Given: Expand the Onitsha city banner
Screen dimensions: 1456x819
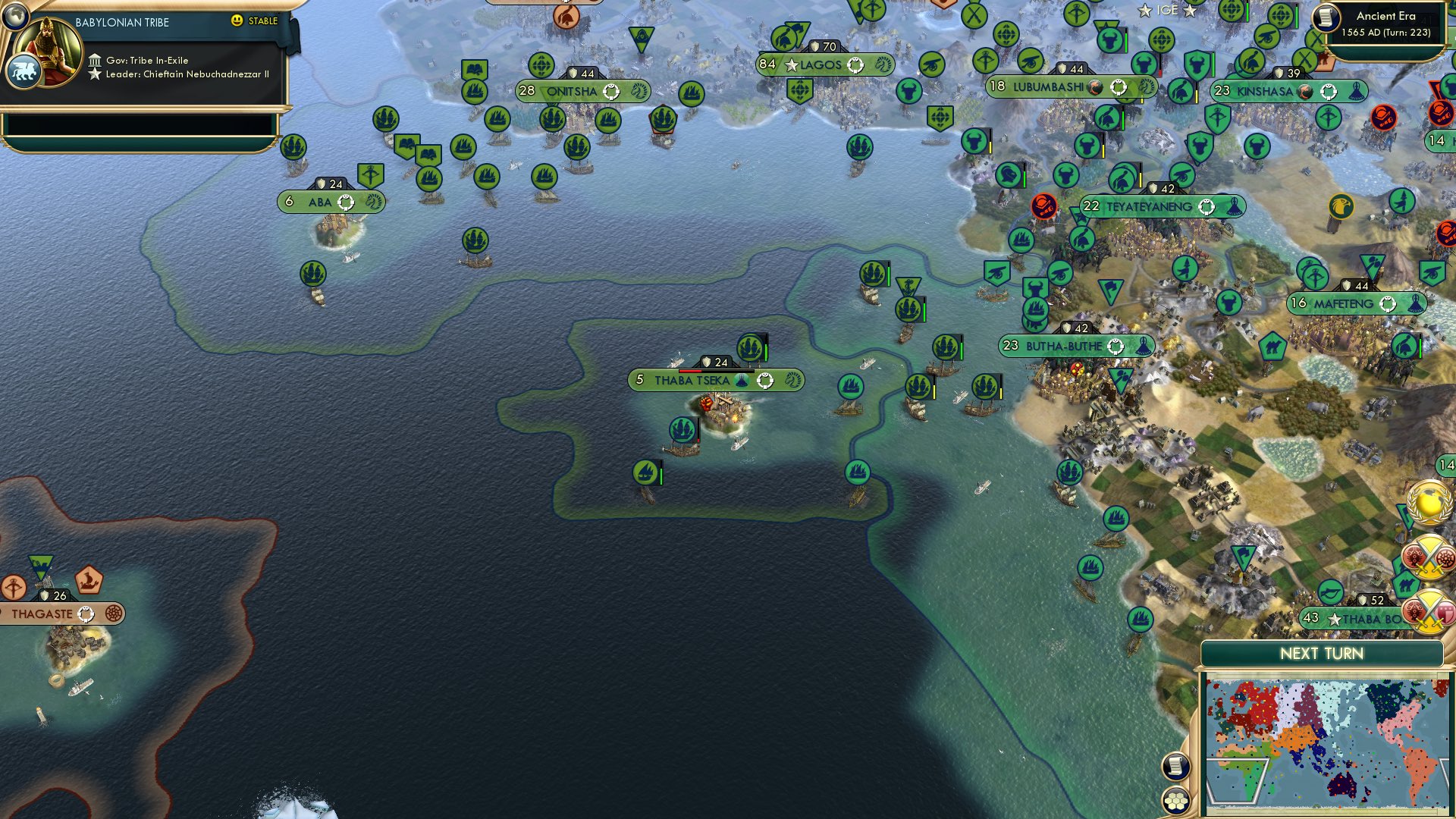Looking at the screenshot, I should click(x=584, y=91).
